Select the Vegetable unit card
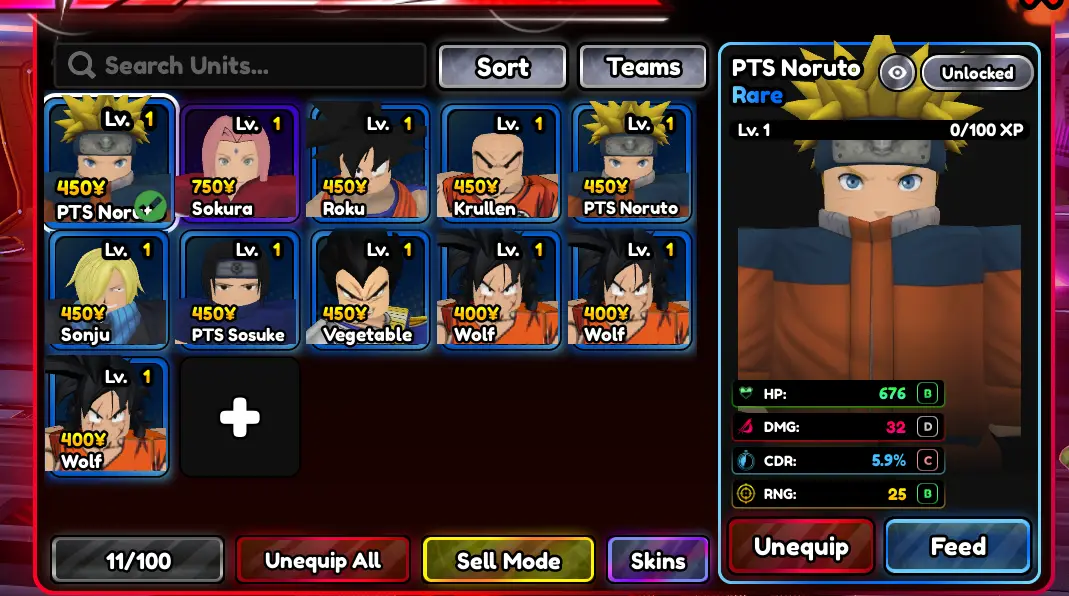The image size is (1069, 596). (x=370, y=290)
